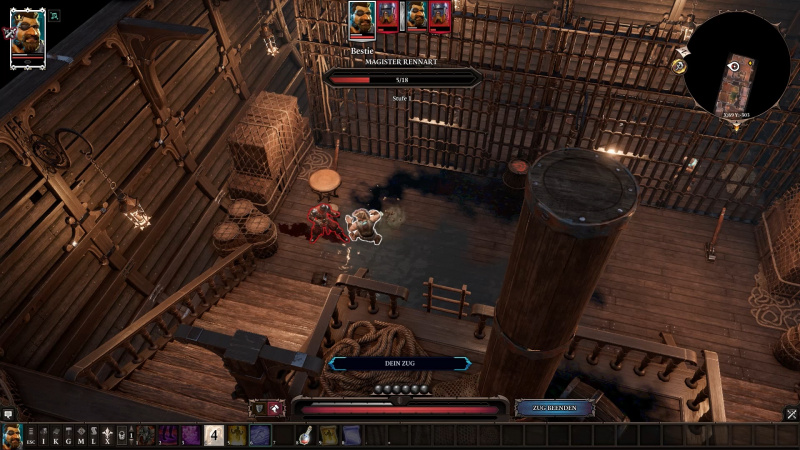800x450 pixels.
Task: Toggle the shield icon above the hotbar
Action: click(258, 408)
